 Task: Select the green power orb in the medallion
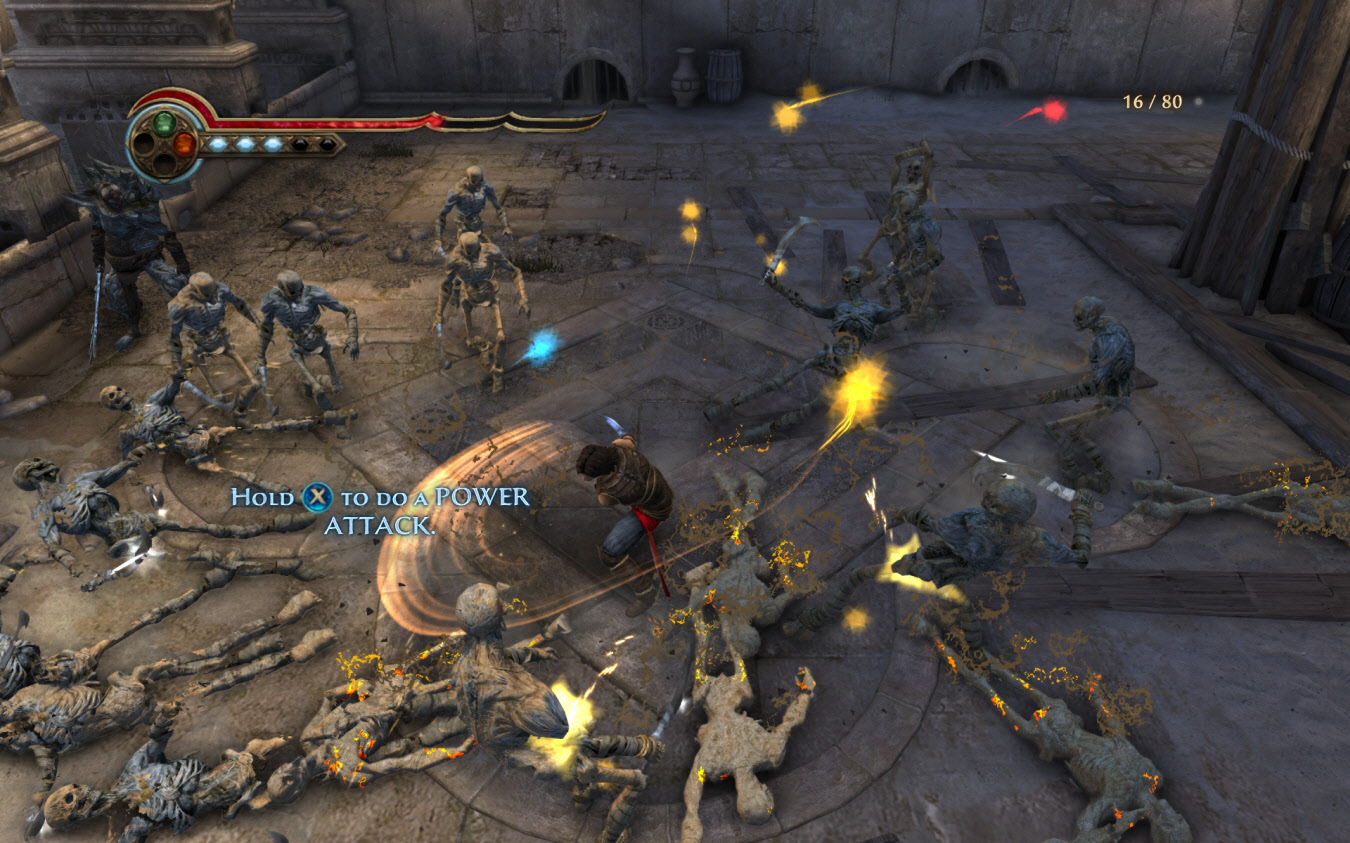[163, 123]
